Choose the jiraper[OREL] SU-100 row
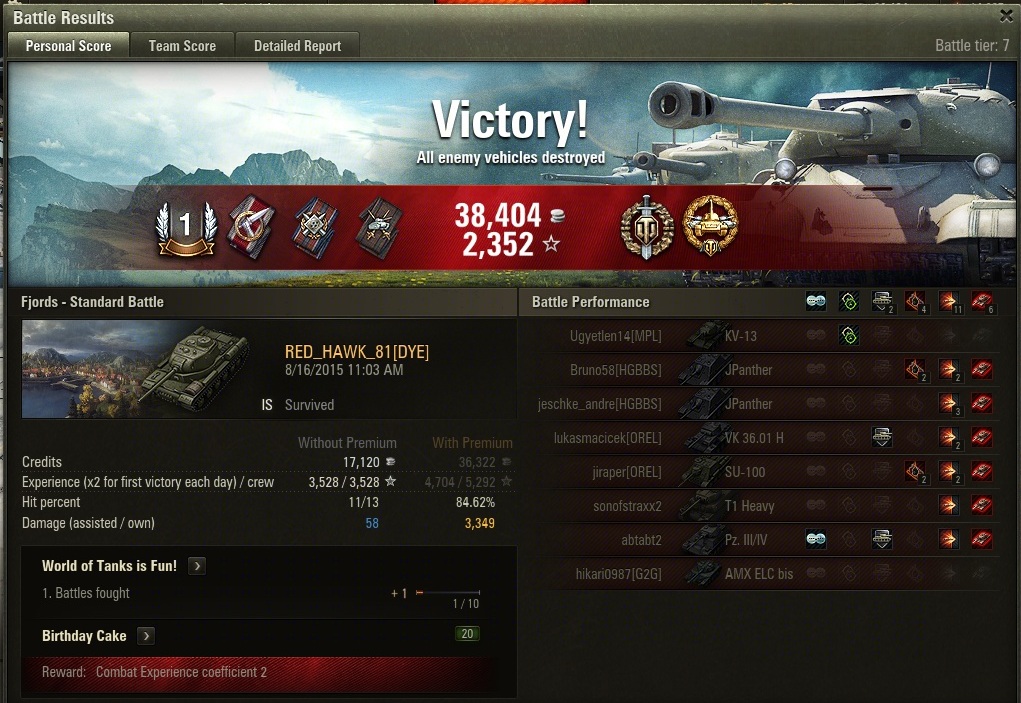The image size is (1021, 703). 700,472
